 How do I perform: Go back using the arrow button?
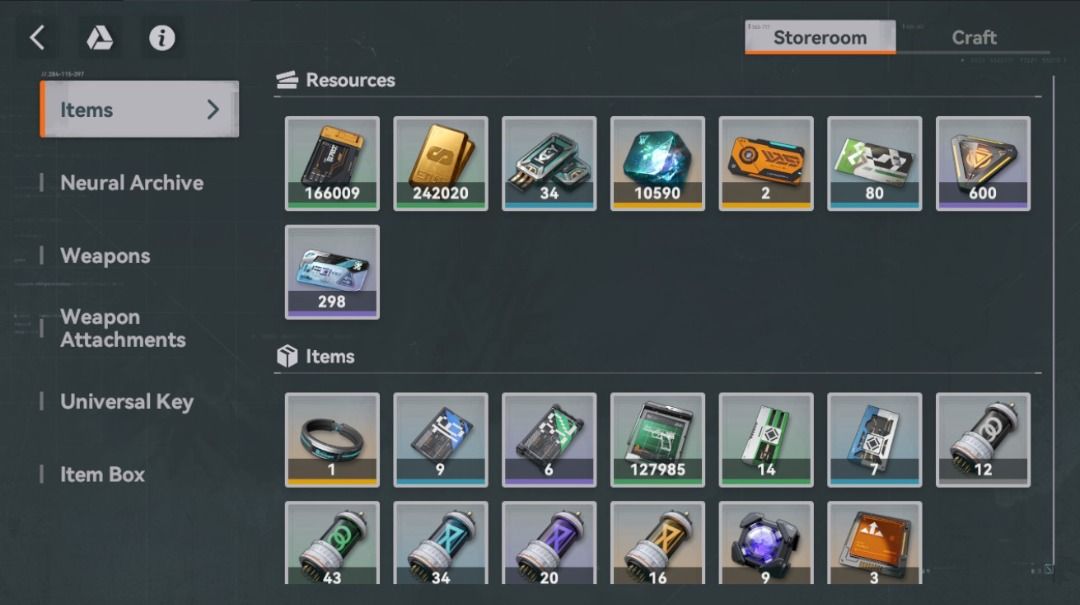pos(37,38)
